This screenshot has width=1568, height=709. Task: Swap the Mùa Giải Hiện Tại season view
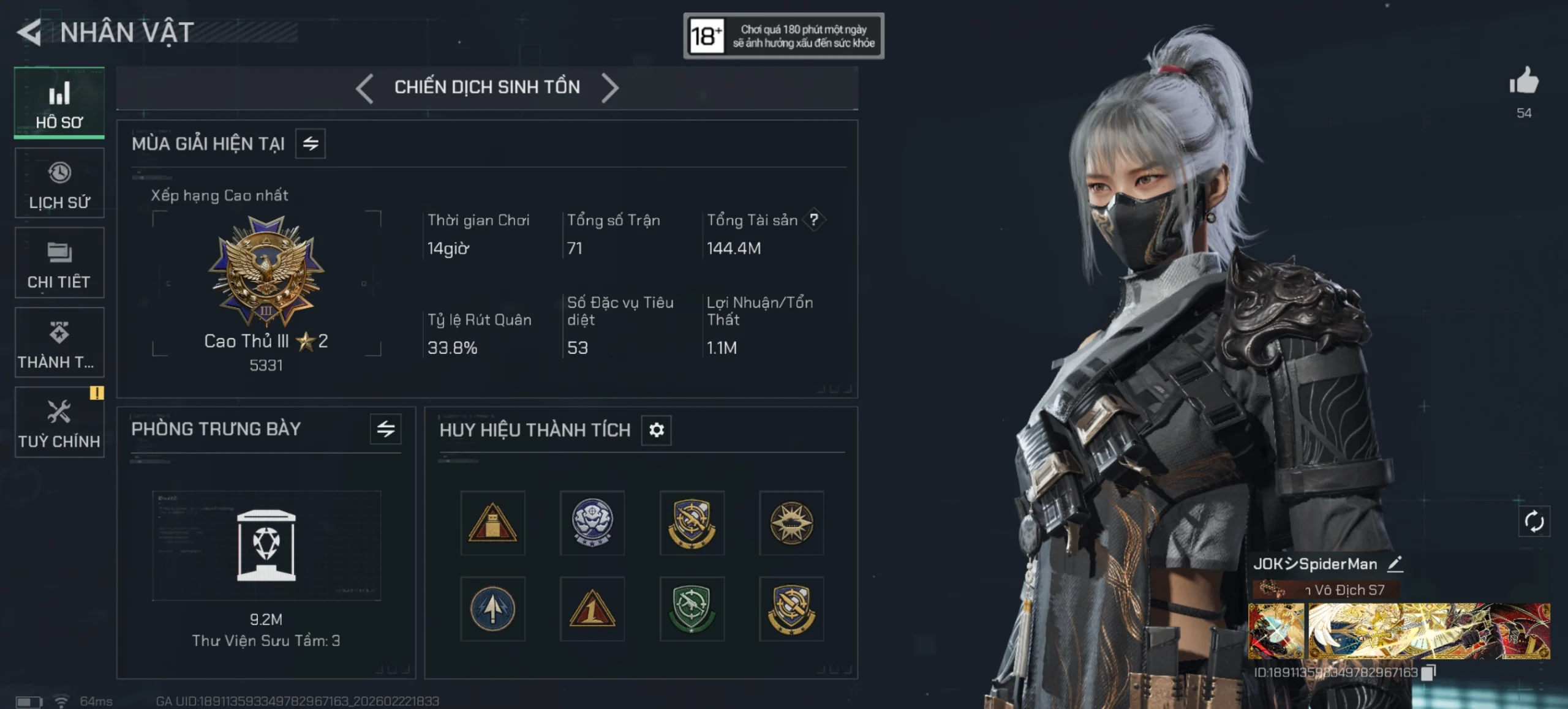click(311, 144)
